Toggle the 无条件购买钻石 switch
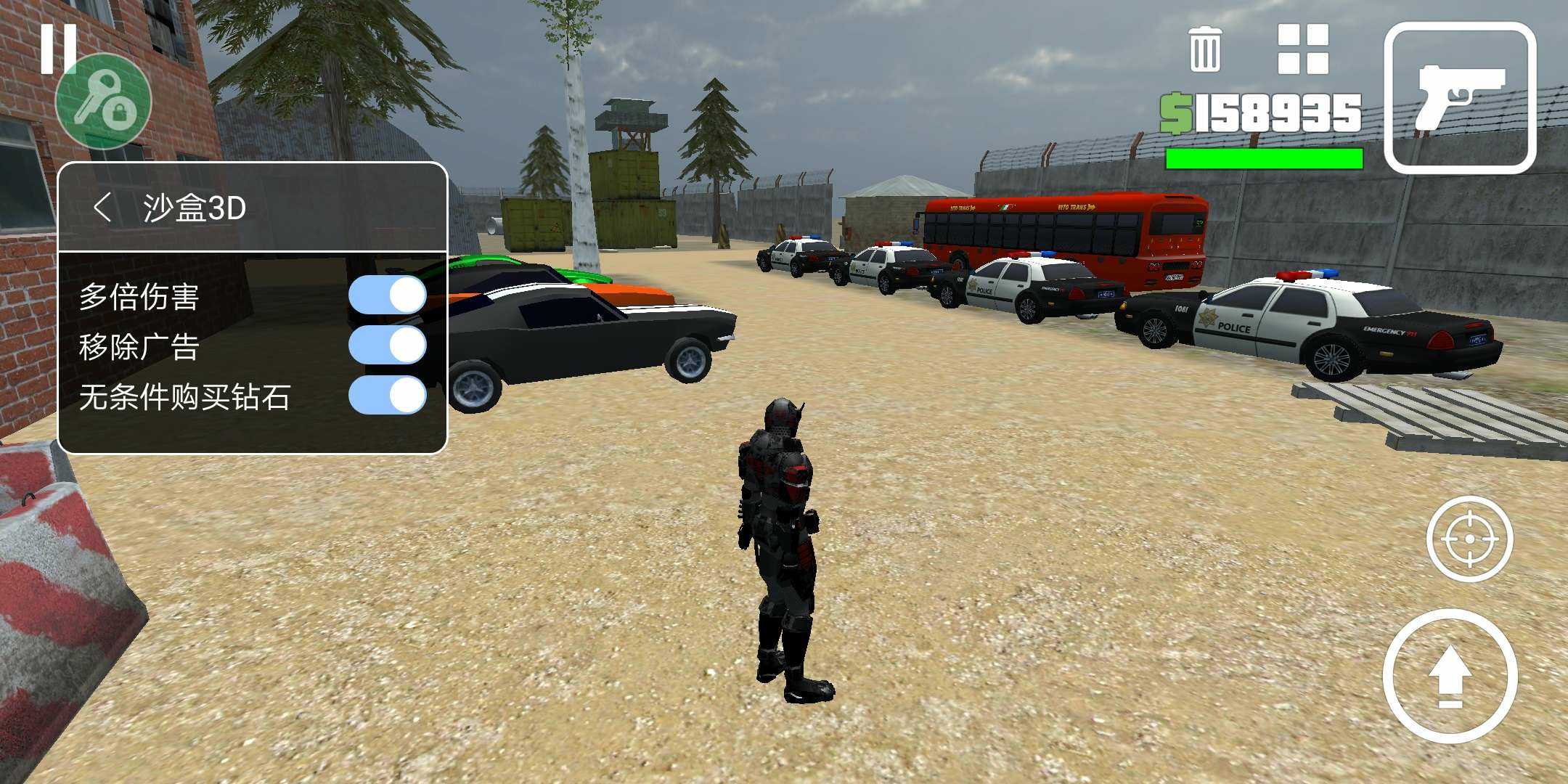Viewport: 1568px width, 784px height. [388, 396]
